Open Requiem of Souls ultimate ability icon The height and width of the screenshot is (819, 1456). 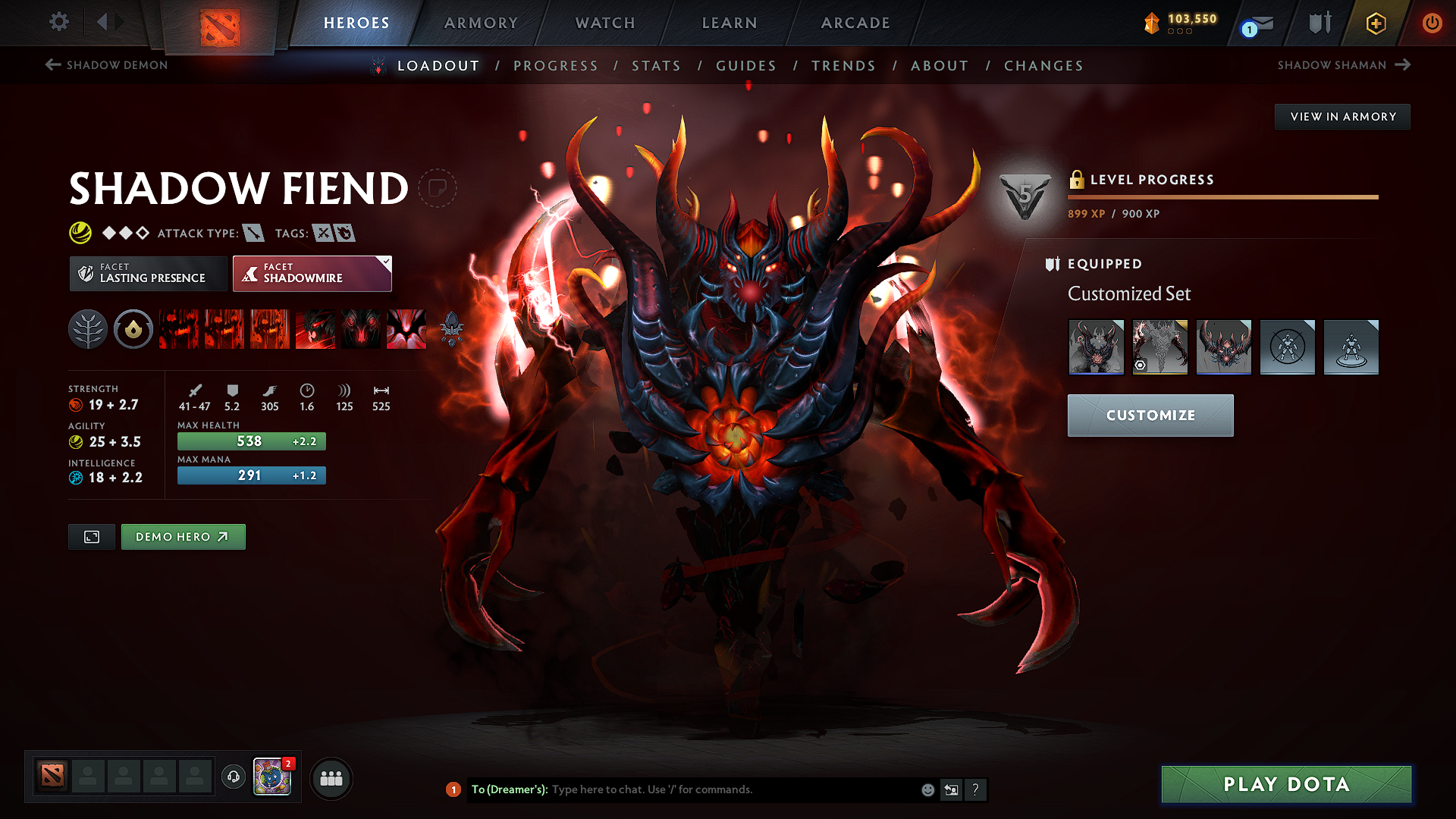coord(406,329)
